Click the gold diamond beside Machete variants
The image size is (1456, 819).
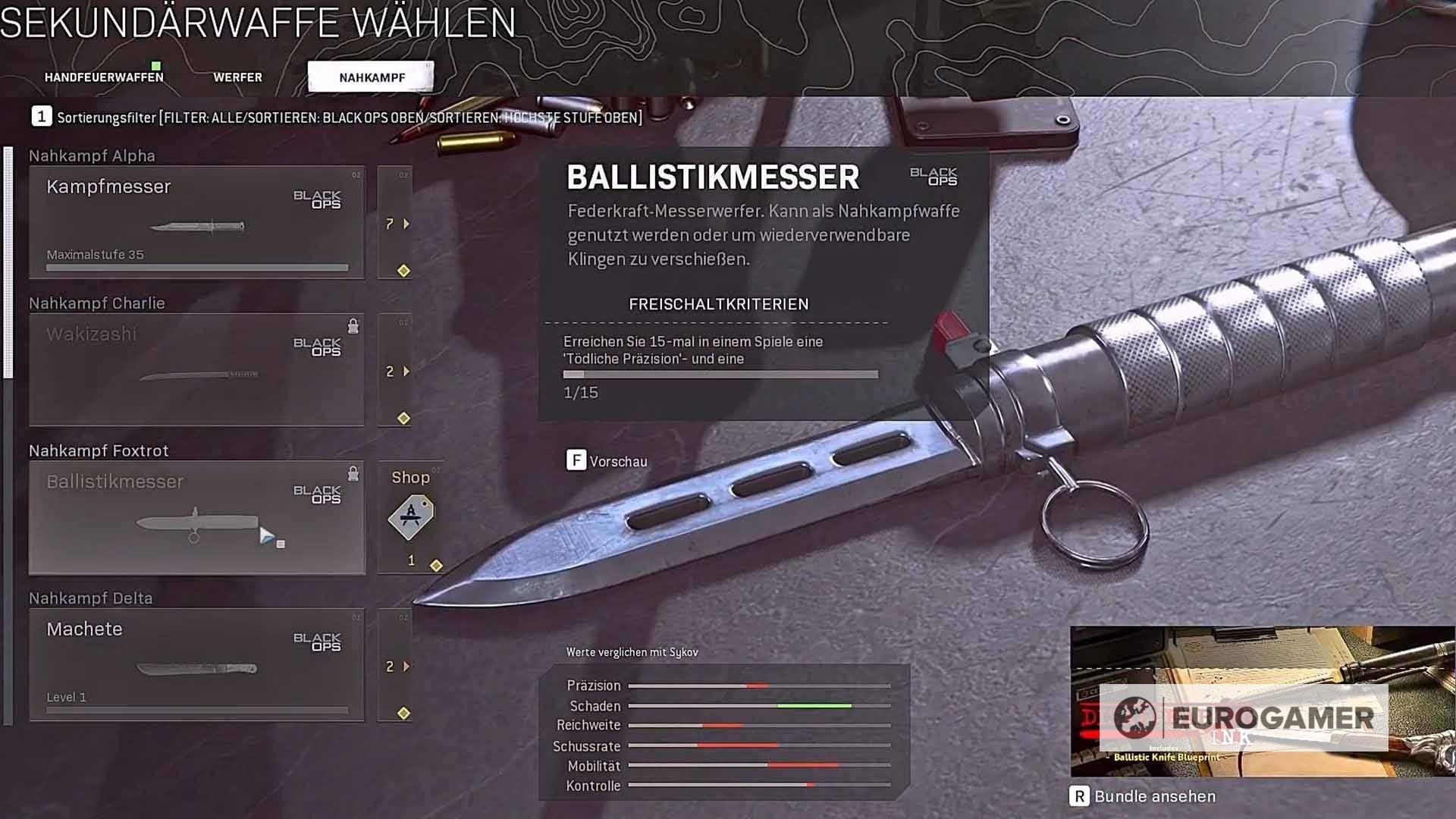403,711
